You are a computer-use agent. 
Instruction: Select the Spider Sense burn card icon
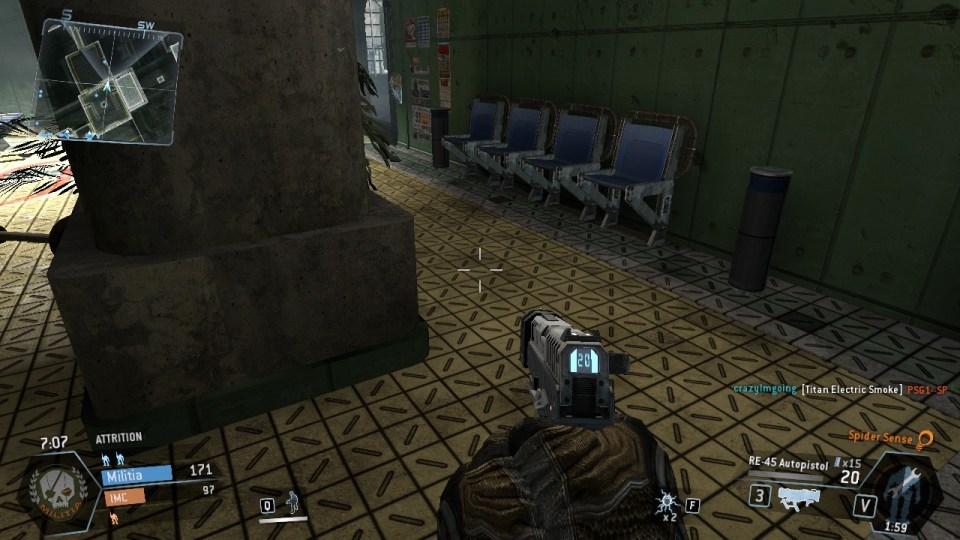click(x=925, y=439)
